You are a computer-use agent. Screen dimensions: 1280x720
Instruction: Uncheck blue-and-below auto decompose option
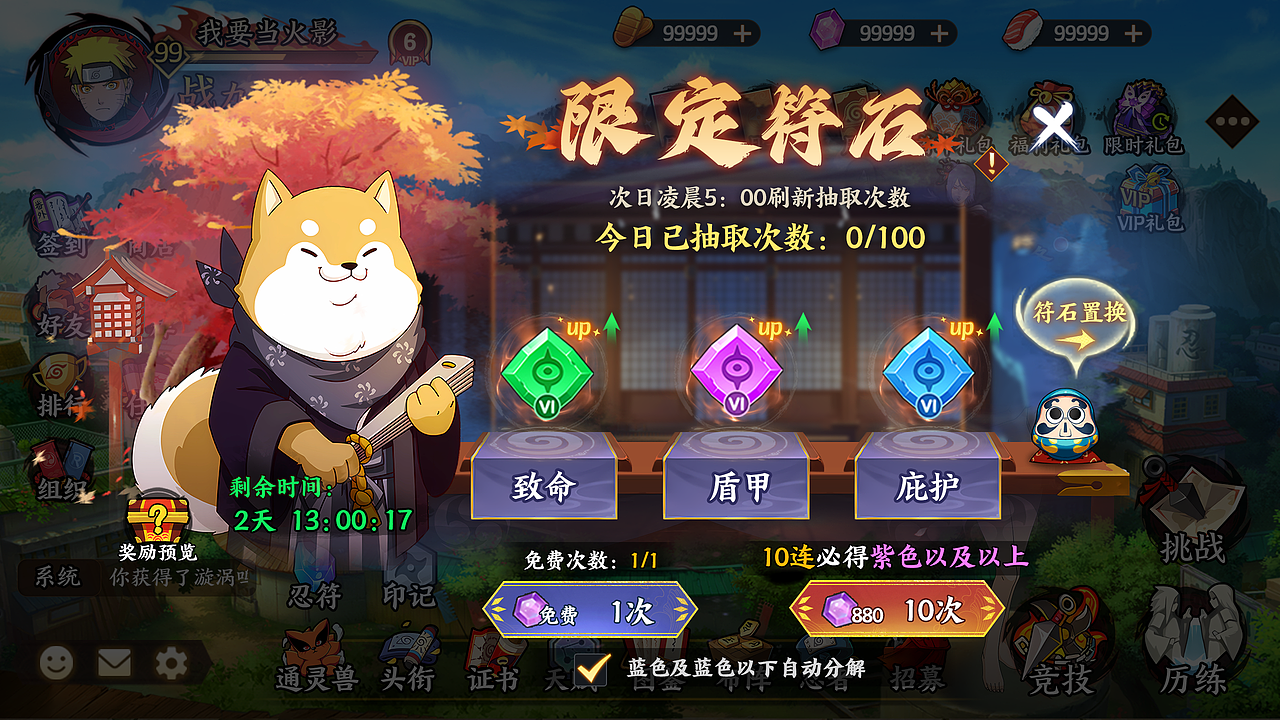[590, 665]
